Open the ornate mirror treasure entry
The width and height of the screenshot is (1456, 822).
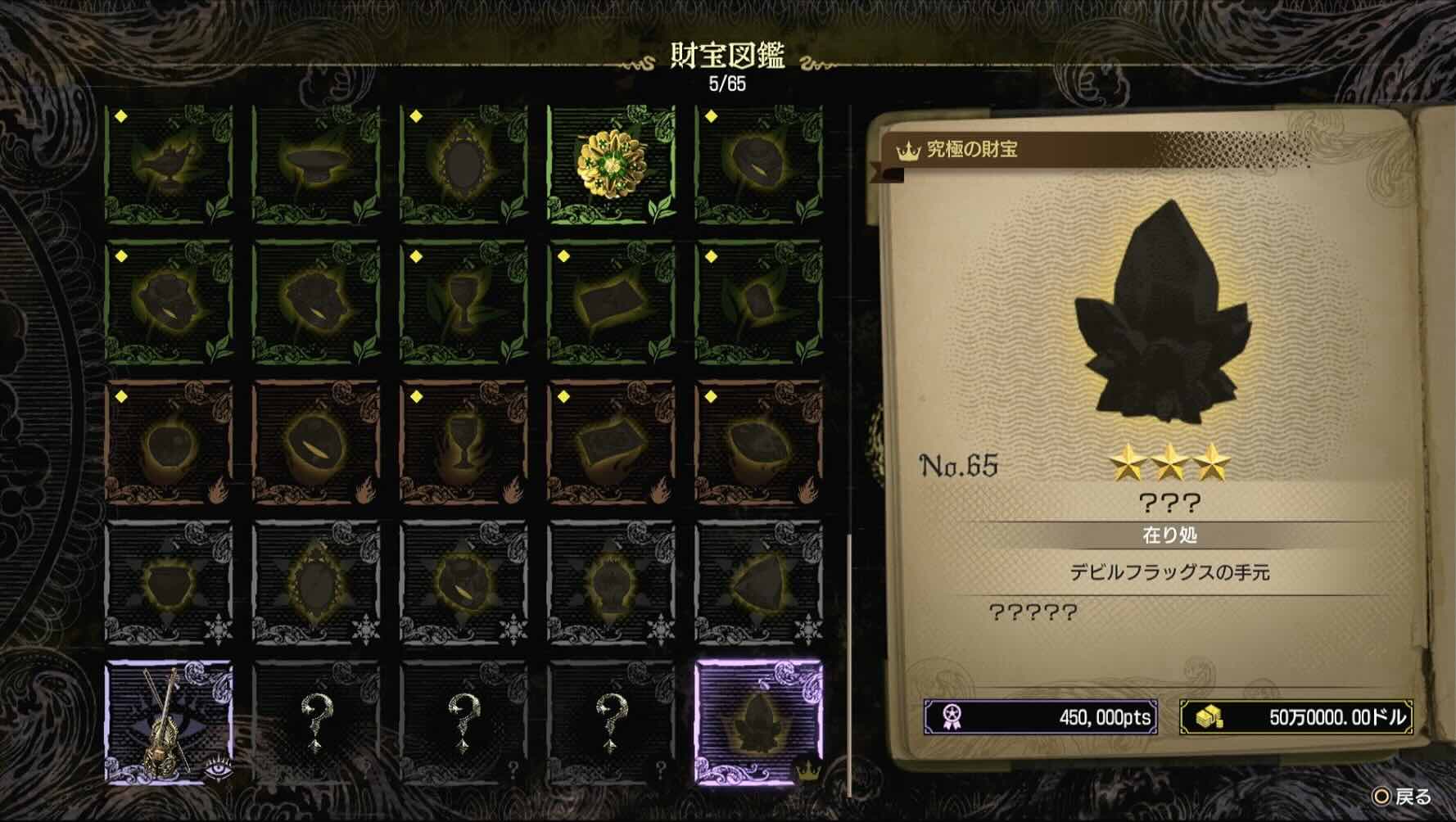coord(464,161)
